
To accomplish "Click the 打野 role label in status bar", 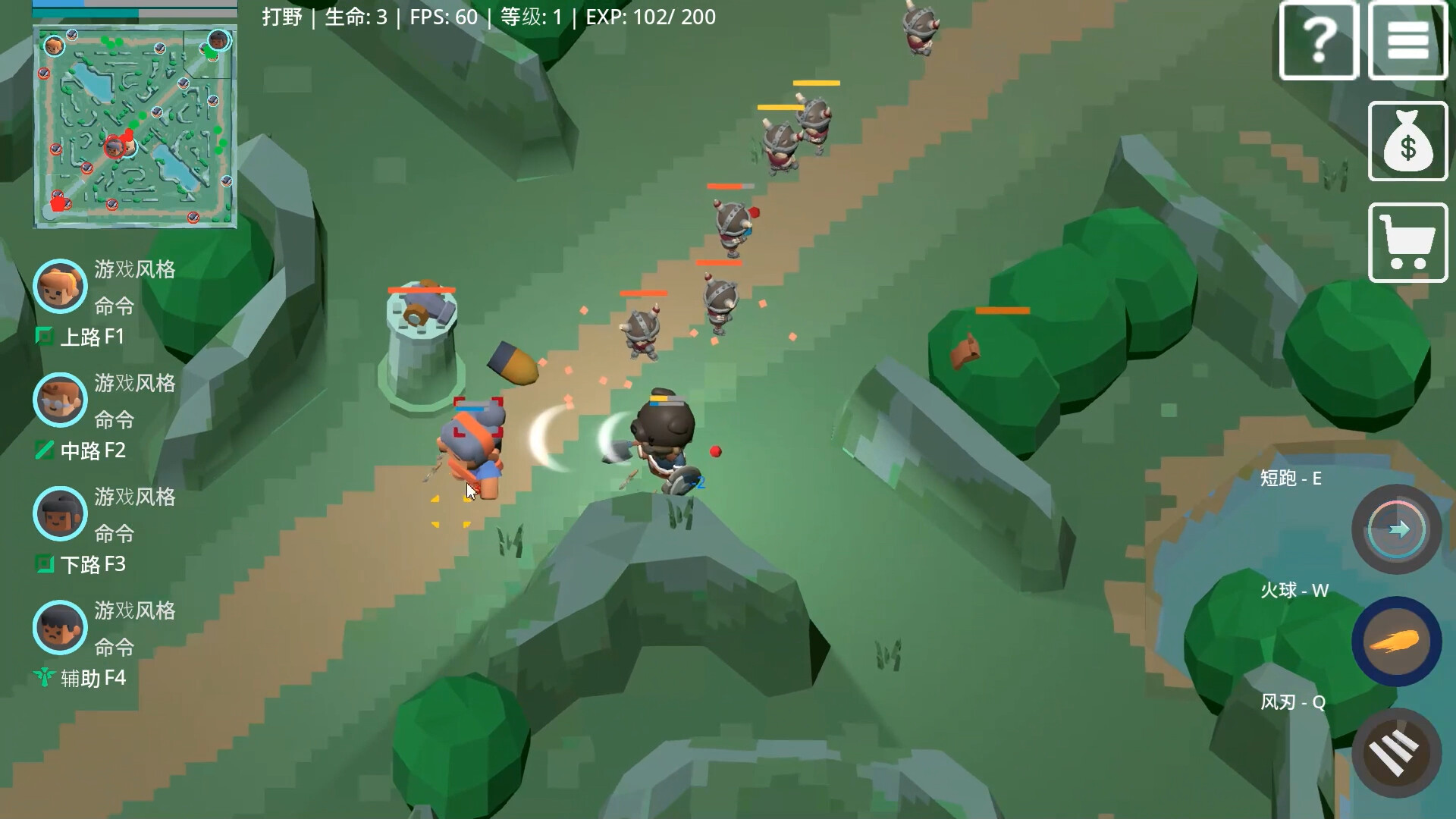I will 281,17.
